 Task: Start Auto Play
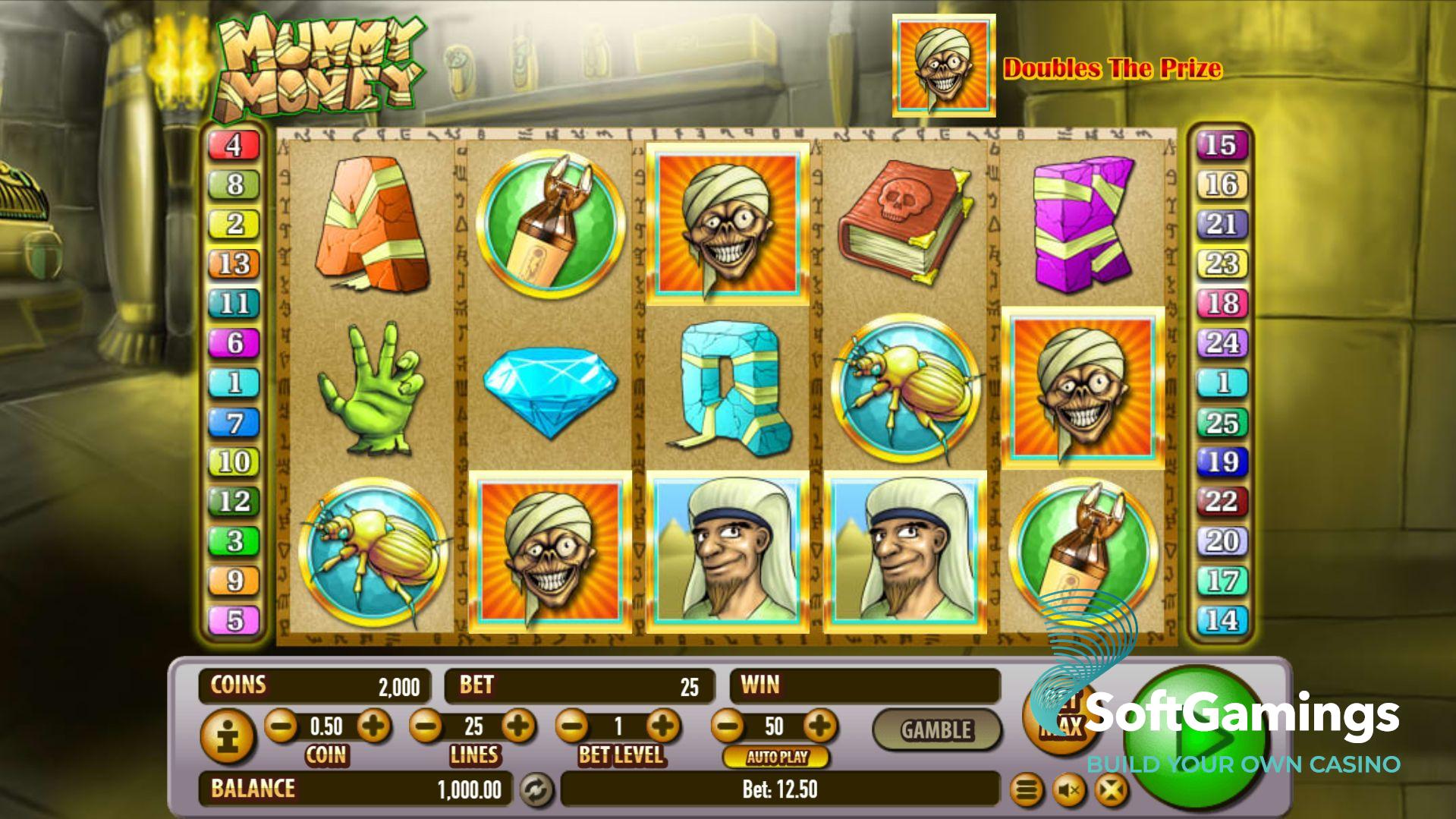(x=776, y=757)
